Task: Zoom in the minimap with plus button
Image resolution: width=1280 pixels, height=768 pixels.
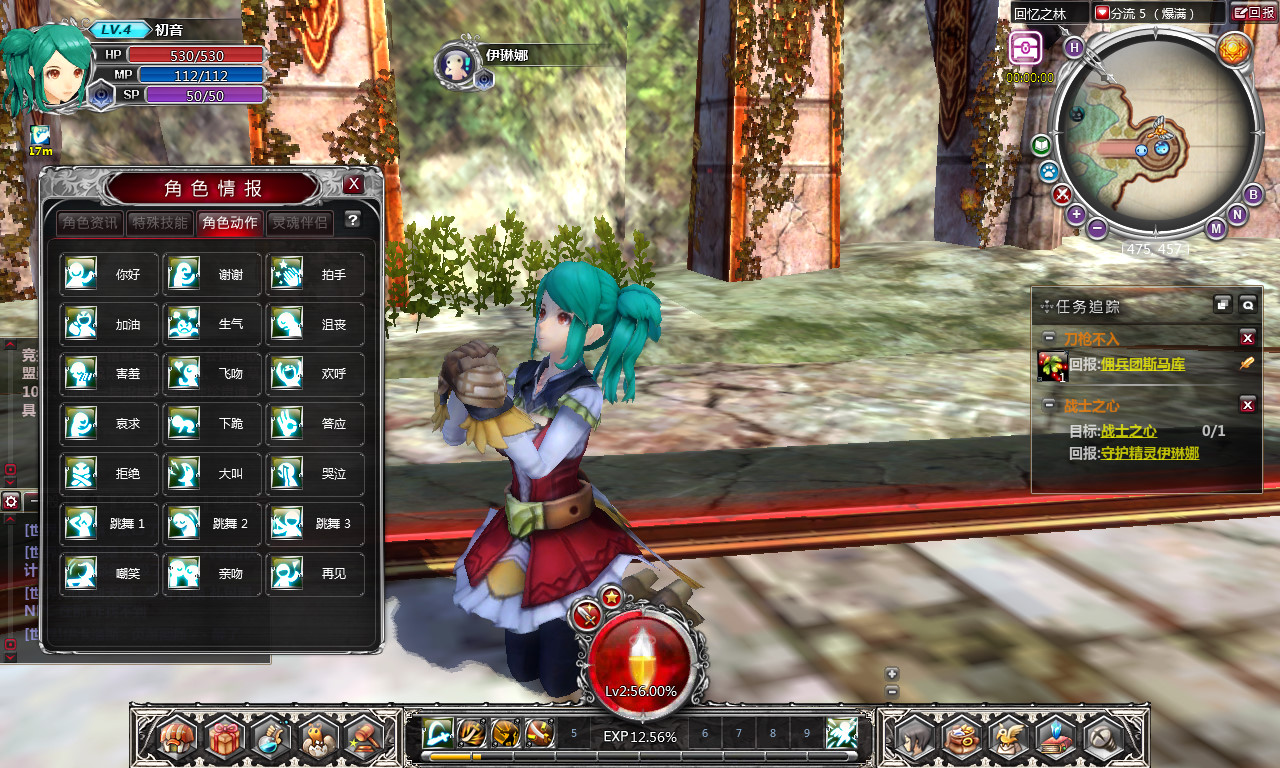Action: pos(1076,214)
